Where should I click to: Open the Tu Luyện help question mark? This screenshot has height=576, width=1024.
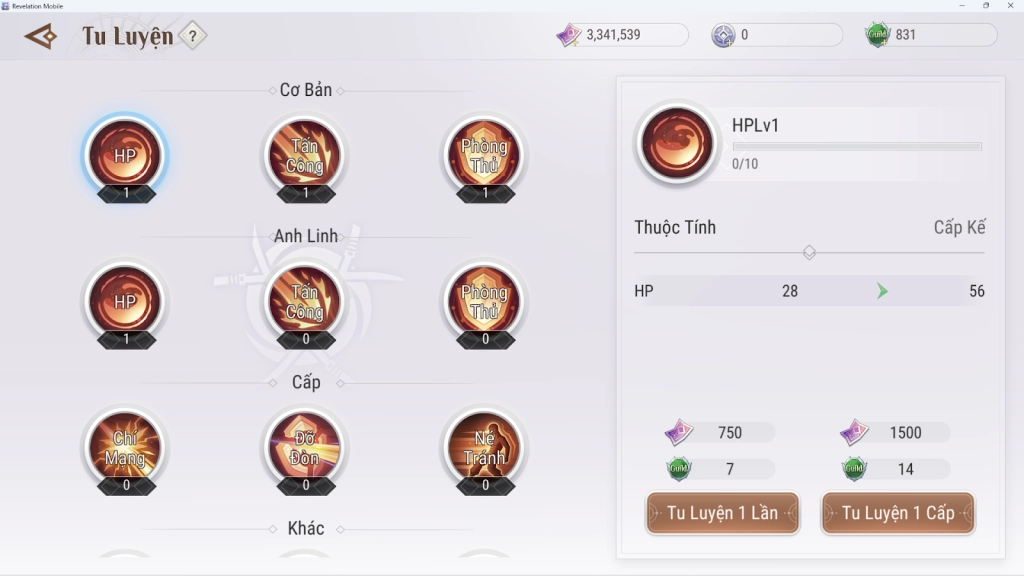(x=192, y=37)
